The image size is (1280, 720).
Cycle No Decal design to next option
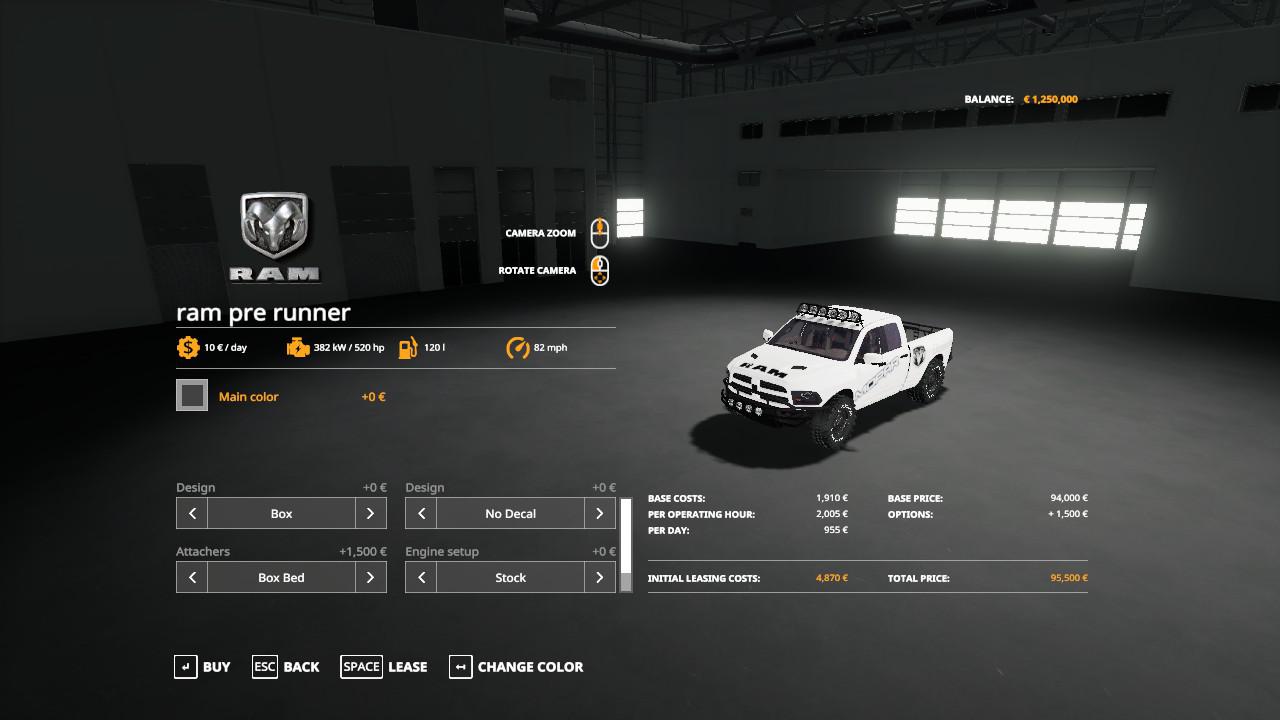coord(599,514)
